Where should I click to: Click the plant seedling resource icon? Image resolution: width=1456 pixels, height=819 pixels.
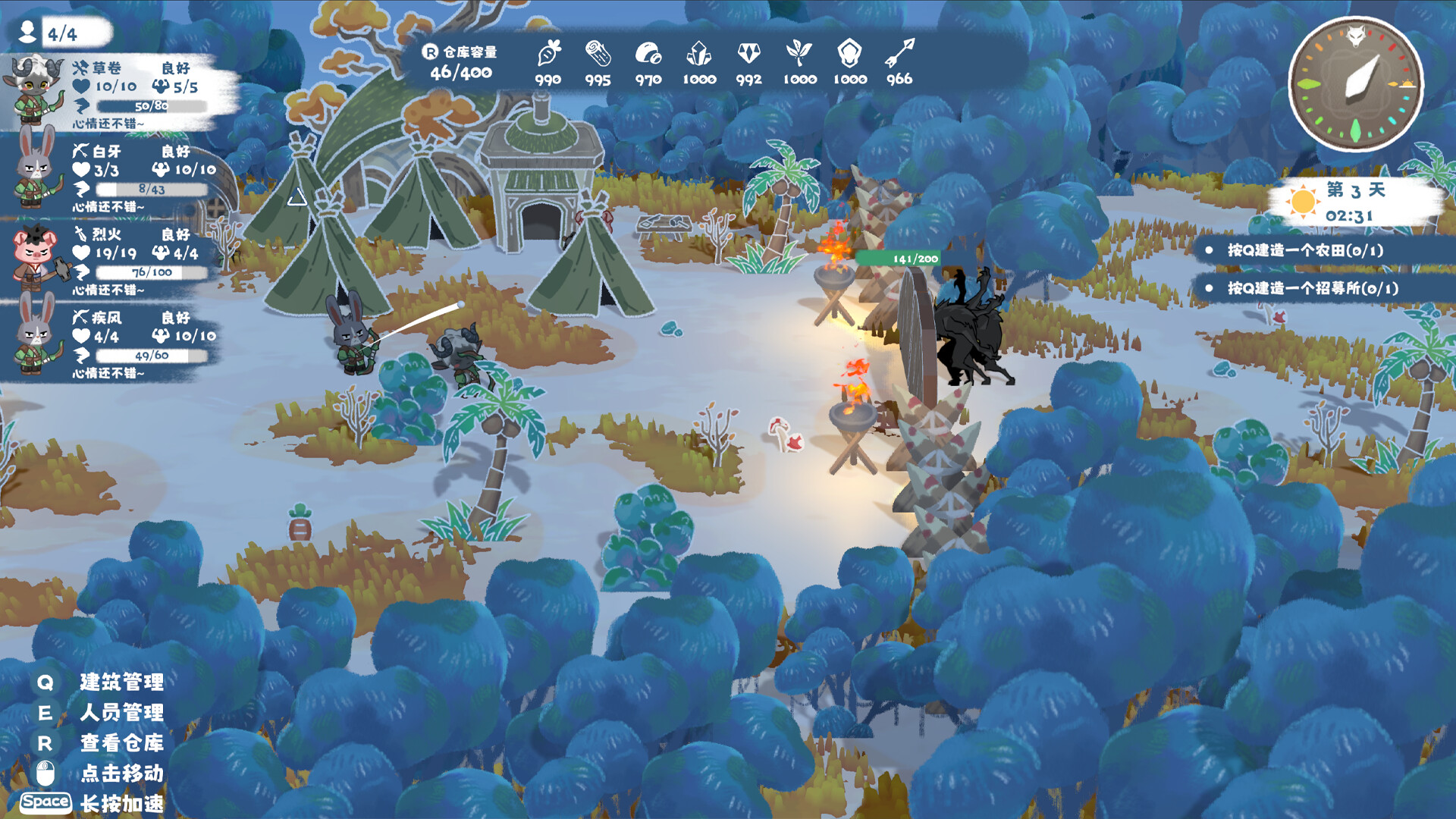point(799,55)
